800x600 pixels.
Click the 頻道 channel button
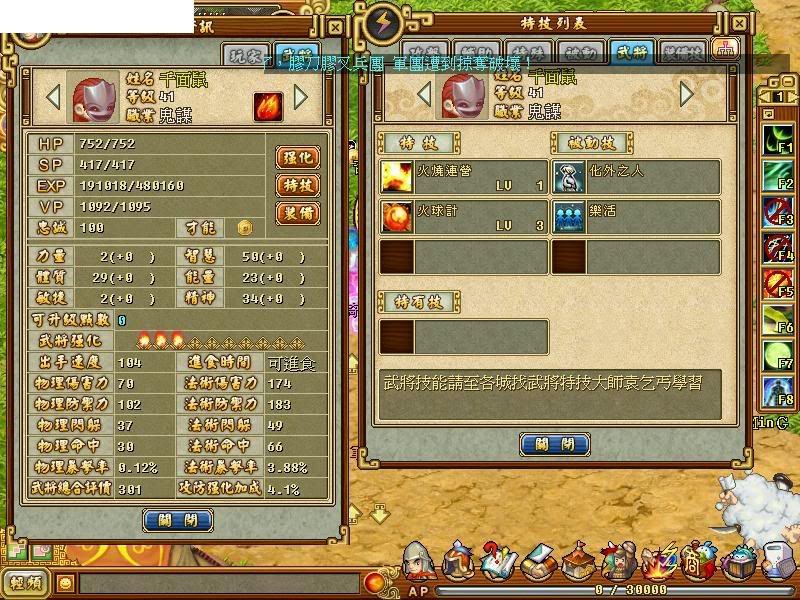tap(26, 583)
